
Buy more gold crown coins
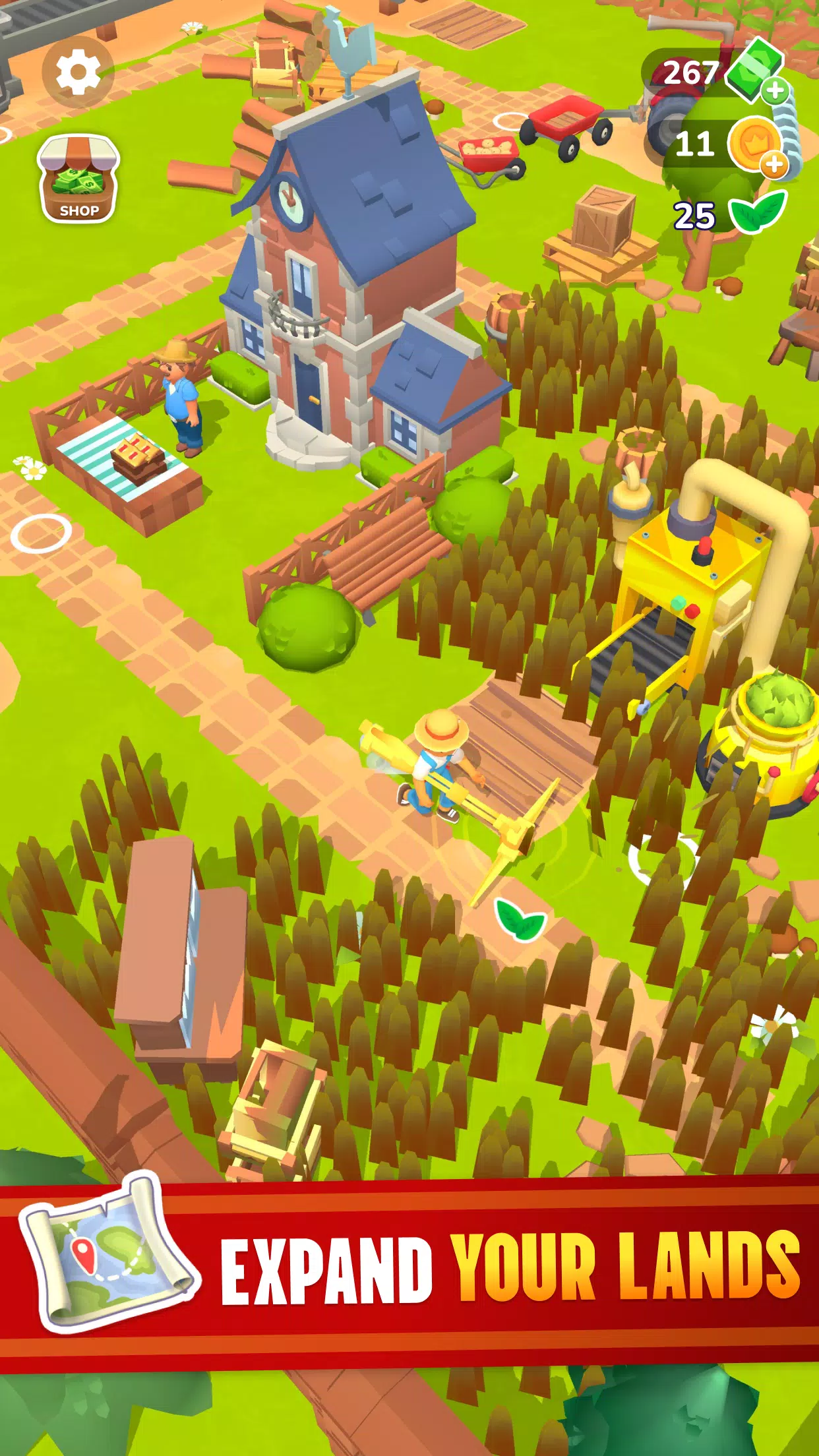coord(773,164)
